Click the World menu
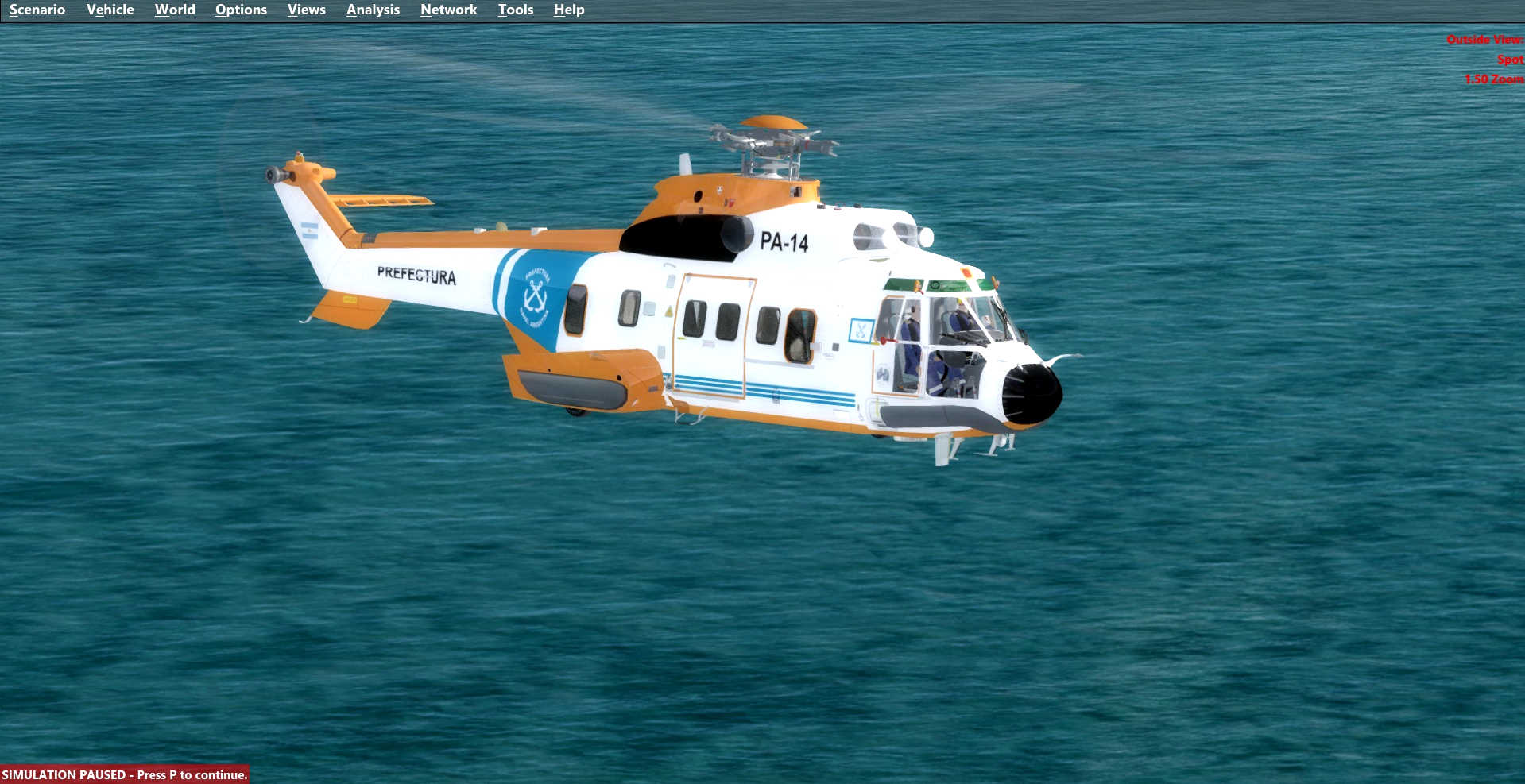 (175, 10)
